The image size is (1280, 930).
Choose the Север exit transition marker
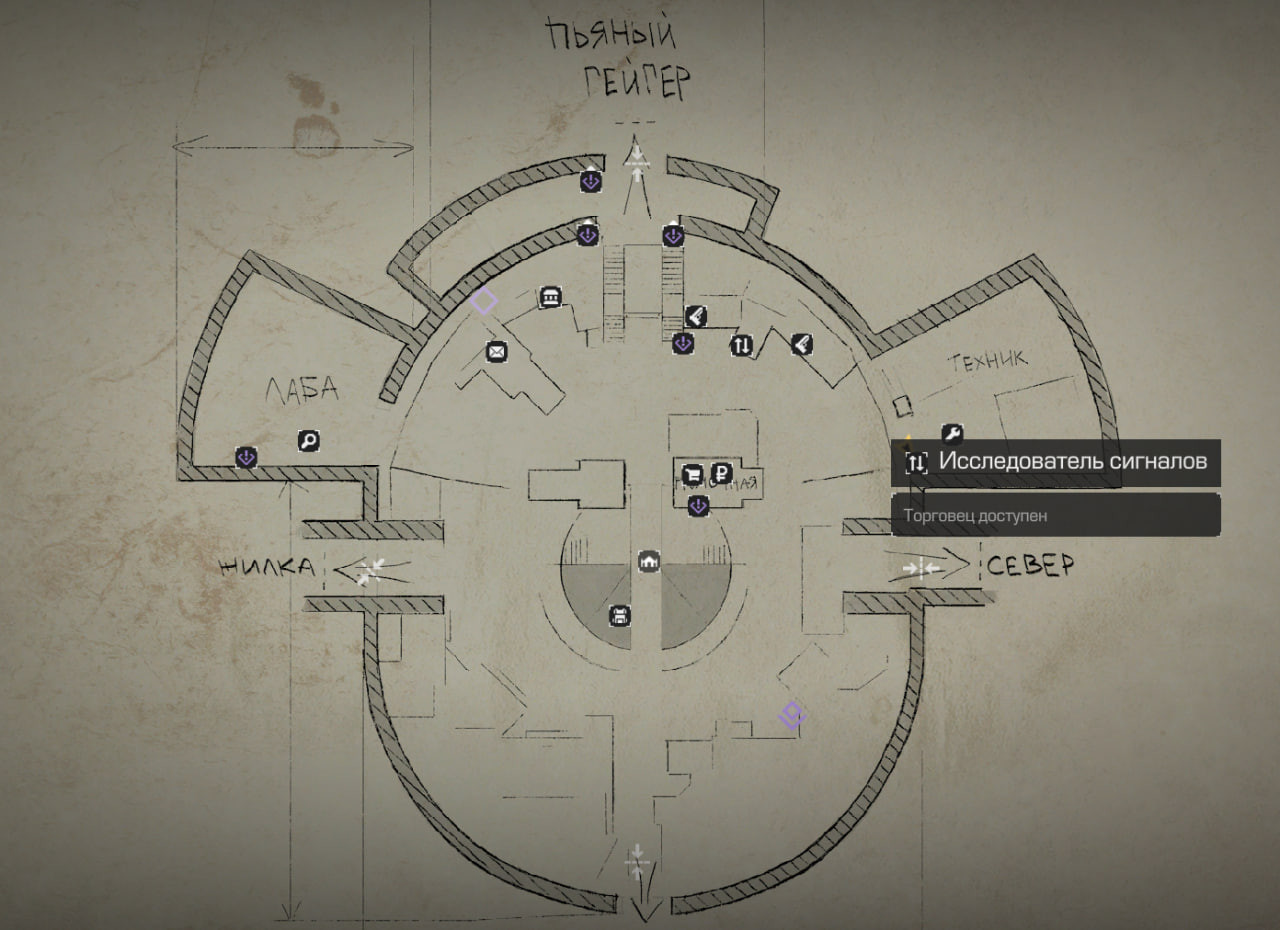pyautogui.click(x=921, y=568)
